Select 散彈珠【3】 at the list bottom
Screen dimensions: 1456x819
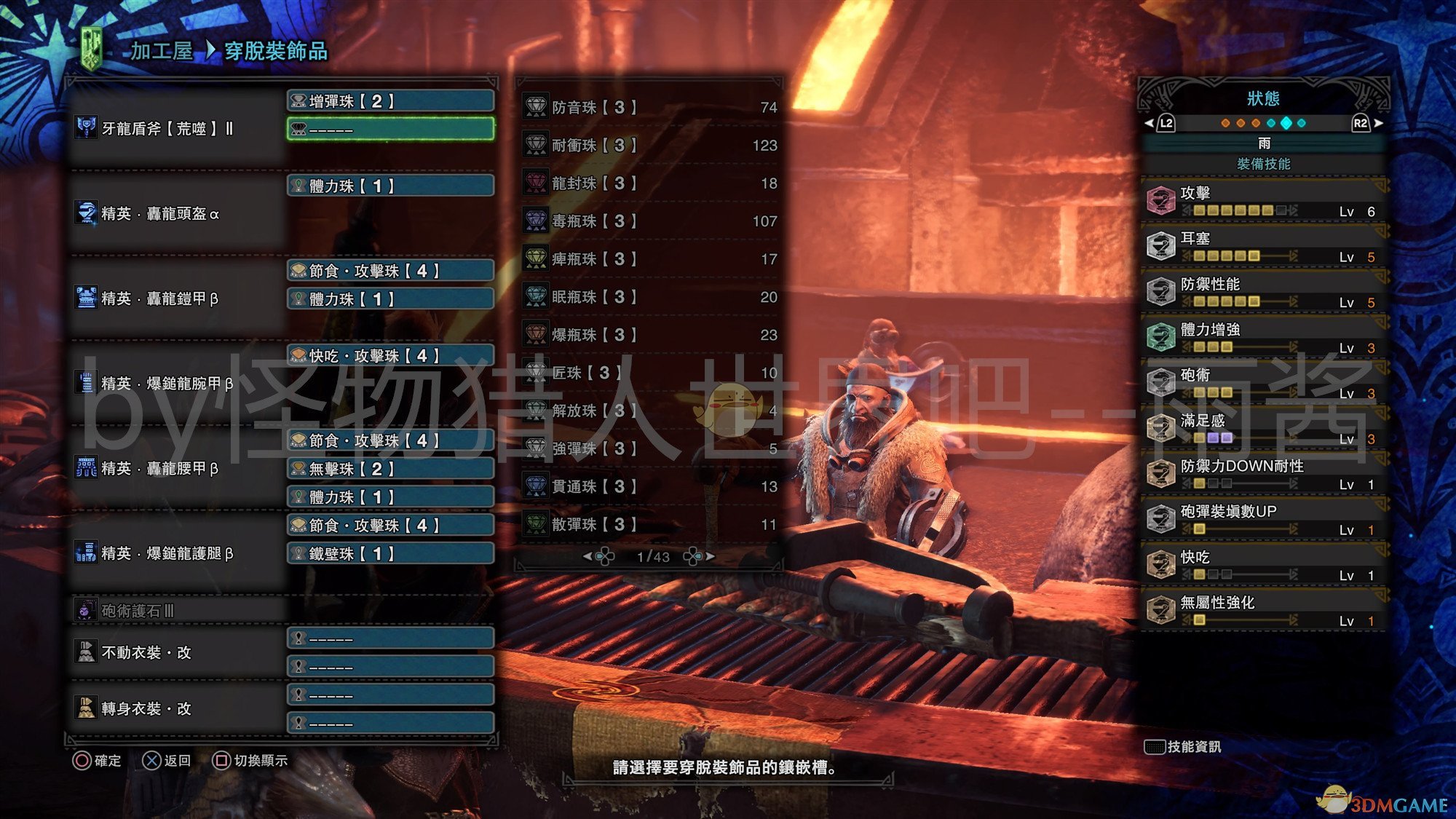tap(649, 524)
